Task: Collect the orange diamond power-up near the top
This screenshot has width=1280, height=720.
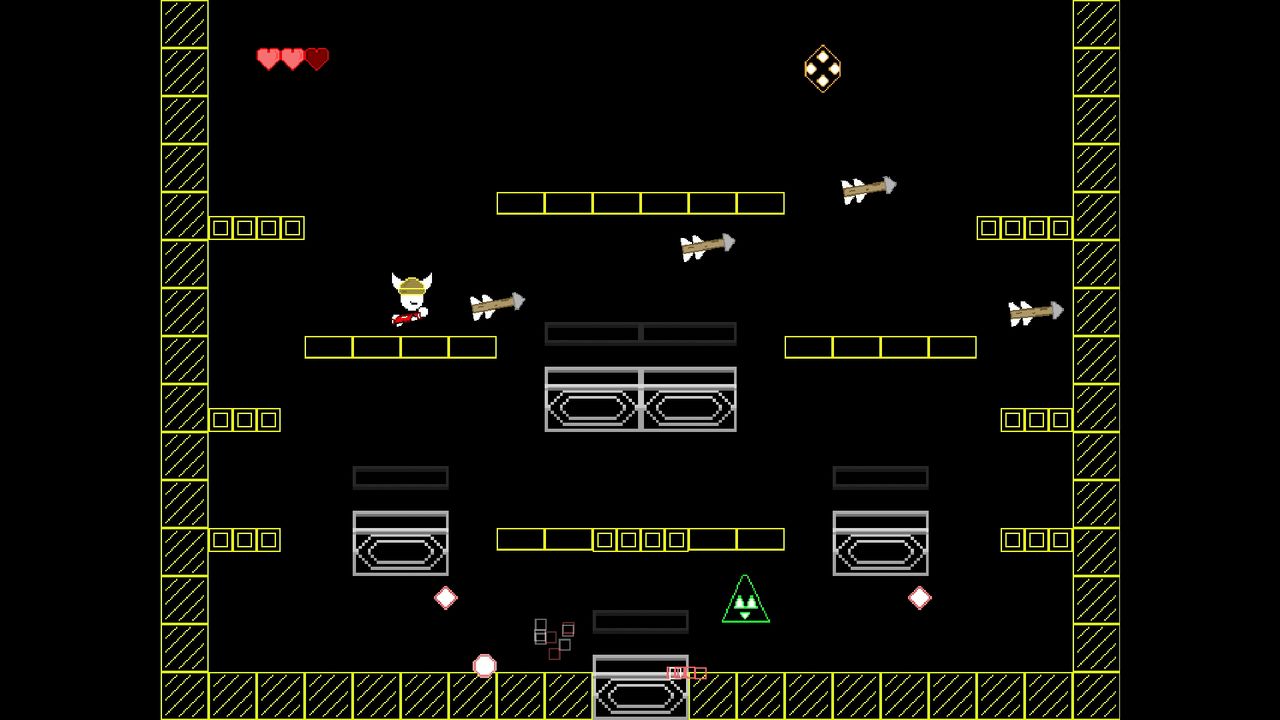Action: tap(822, 68)
